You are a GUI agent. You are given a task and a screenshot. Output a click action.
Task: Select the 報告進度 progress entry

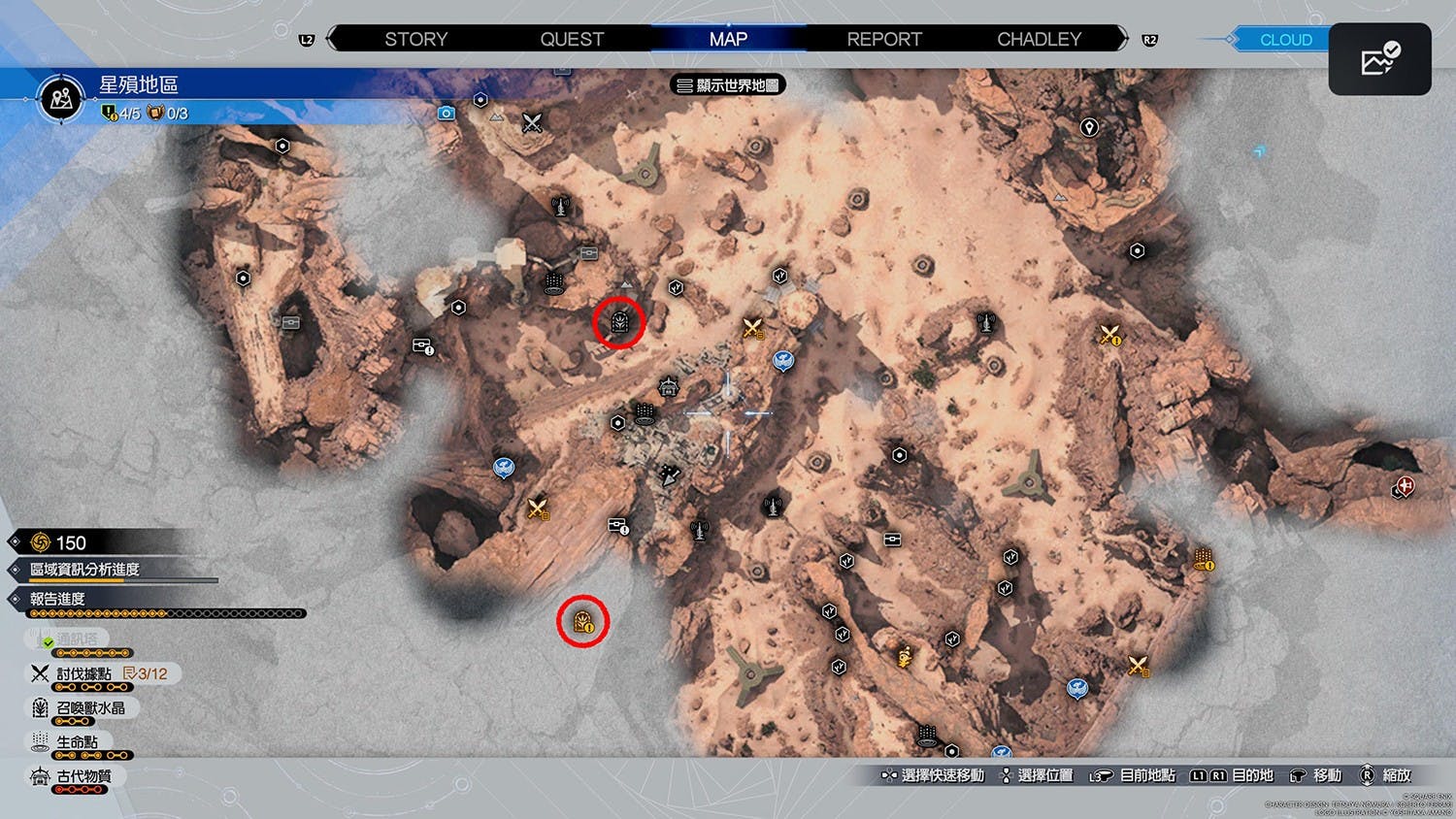point(58,599)
